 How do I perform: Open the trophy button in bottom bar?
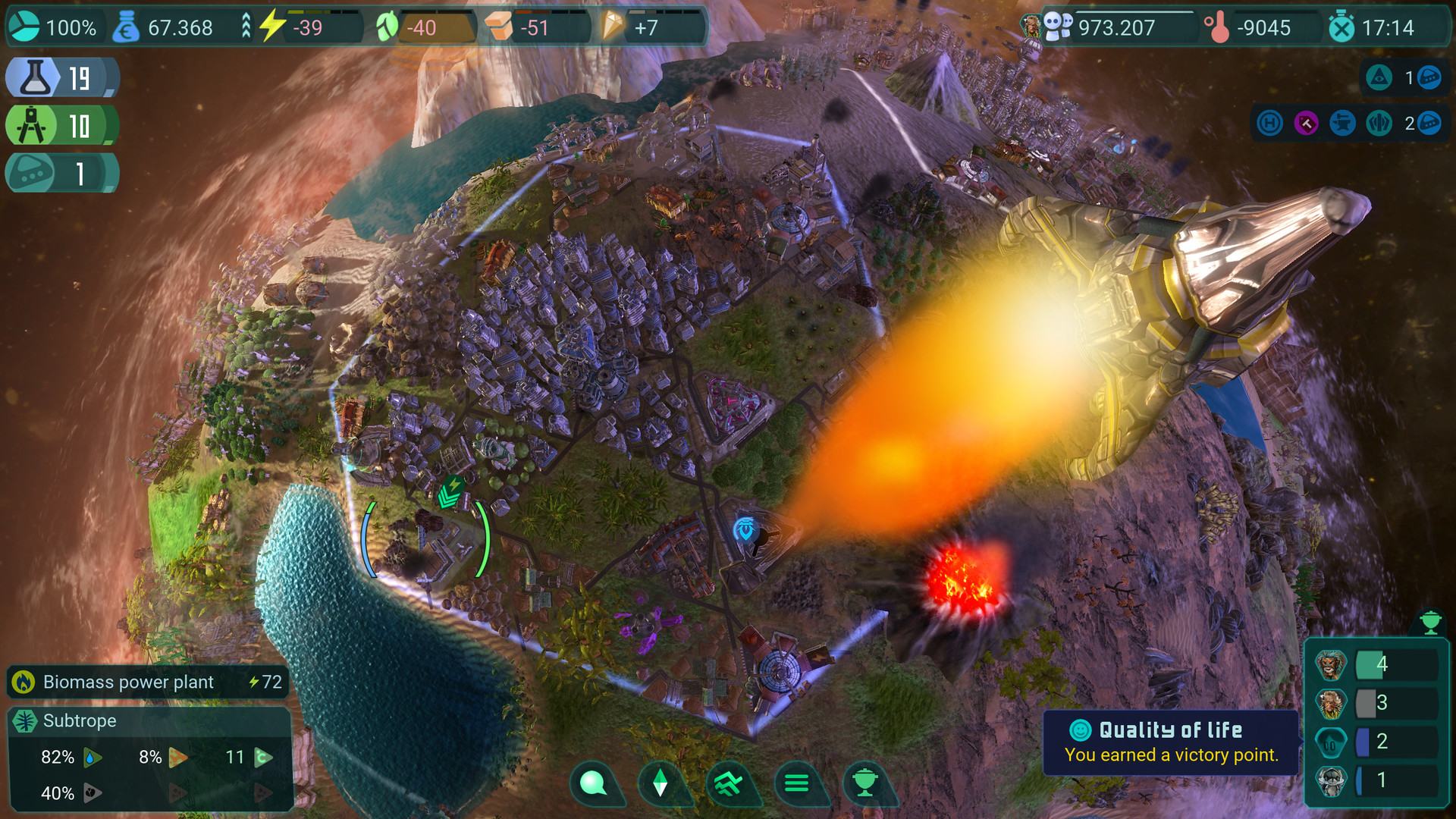864,783
